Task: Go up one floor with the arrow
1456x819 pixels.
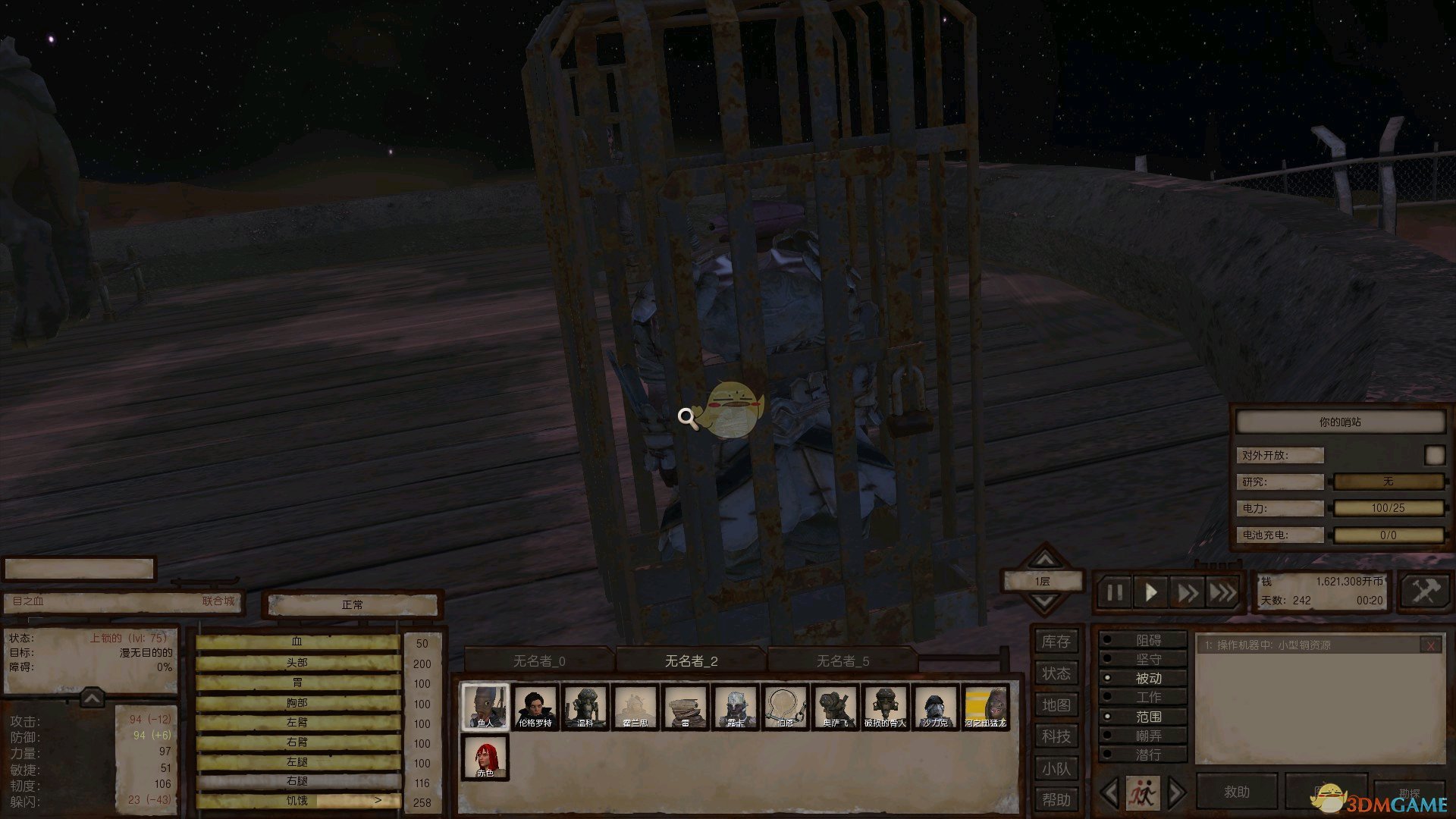Action: coord(1044,560)
